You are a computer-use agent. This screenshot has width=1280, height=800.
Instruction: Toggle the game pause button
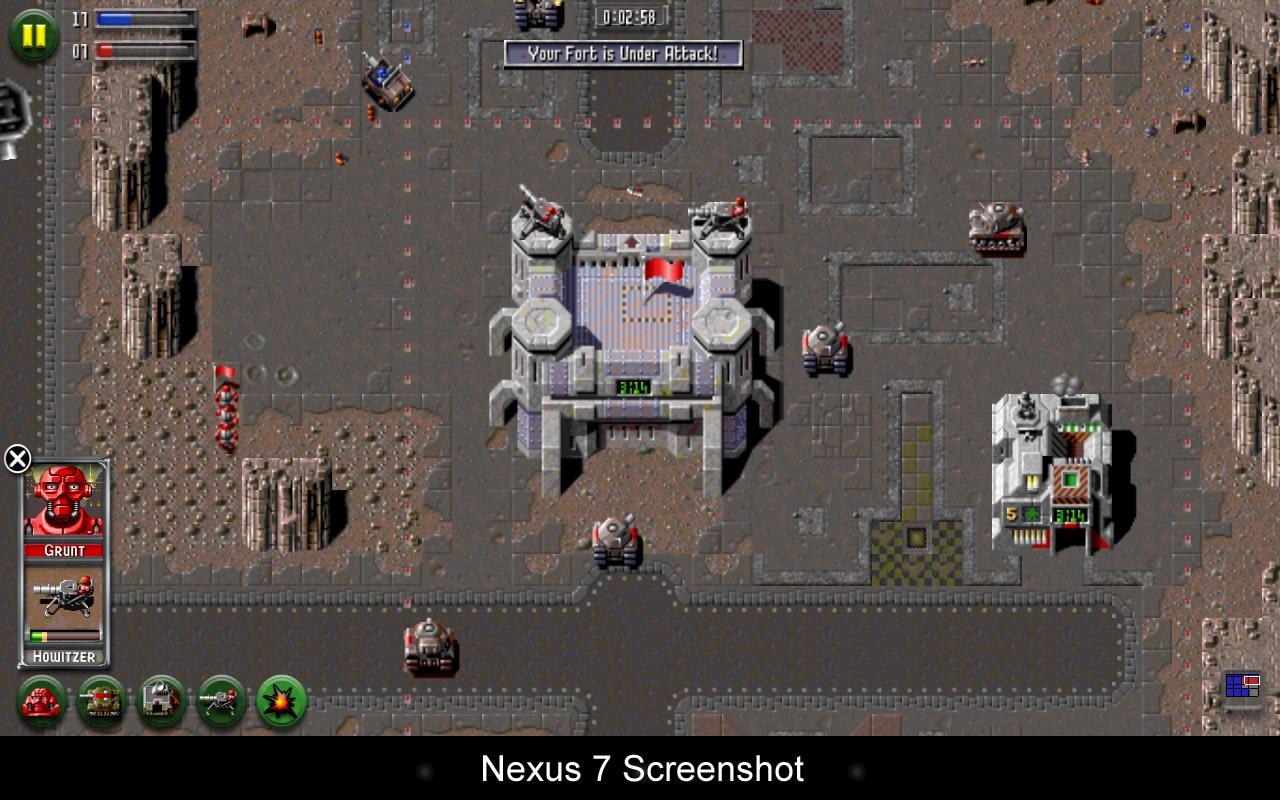31,36
